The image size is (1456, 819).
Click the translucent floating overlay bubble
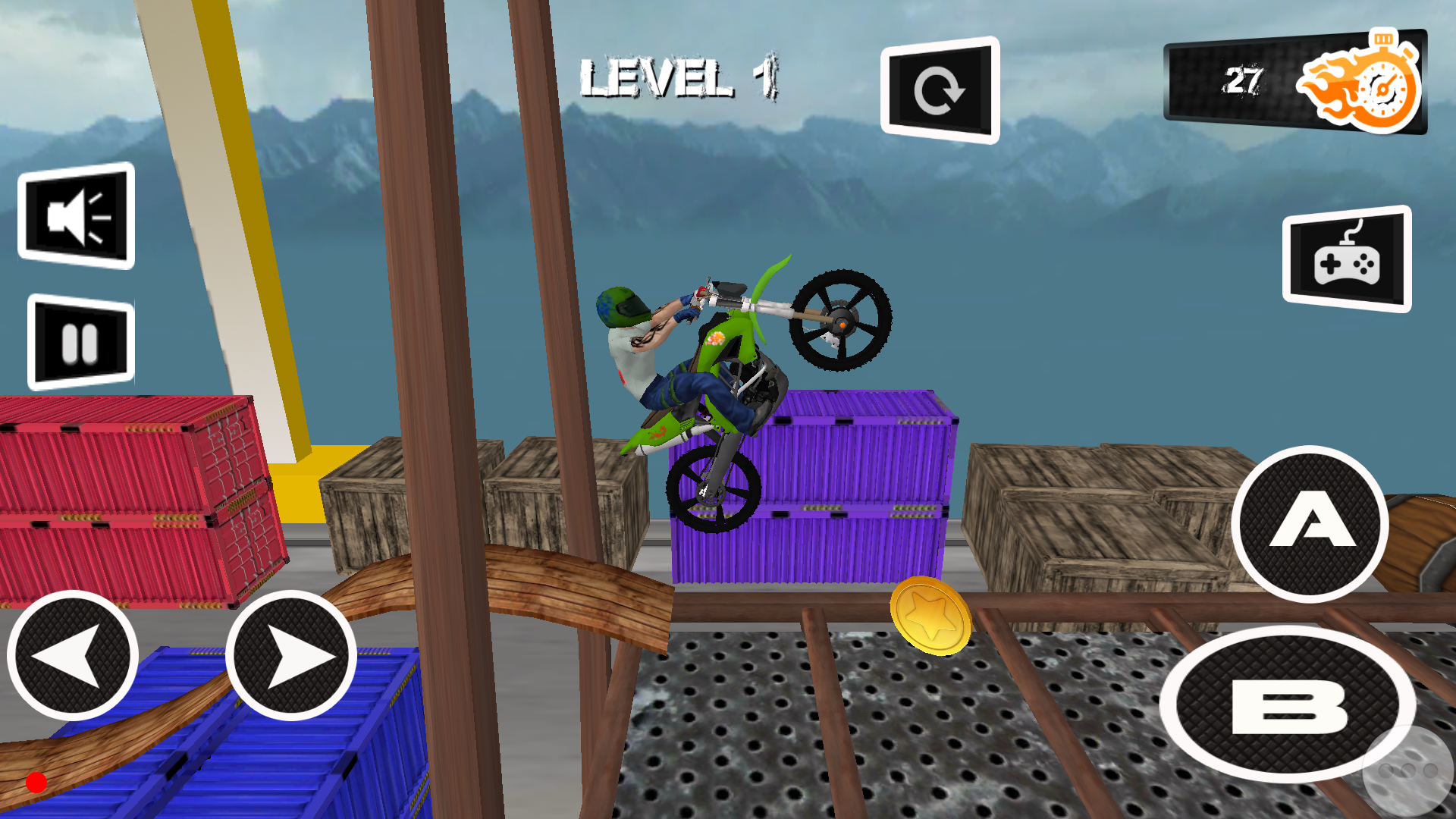click(1409, 772)
